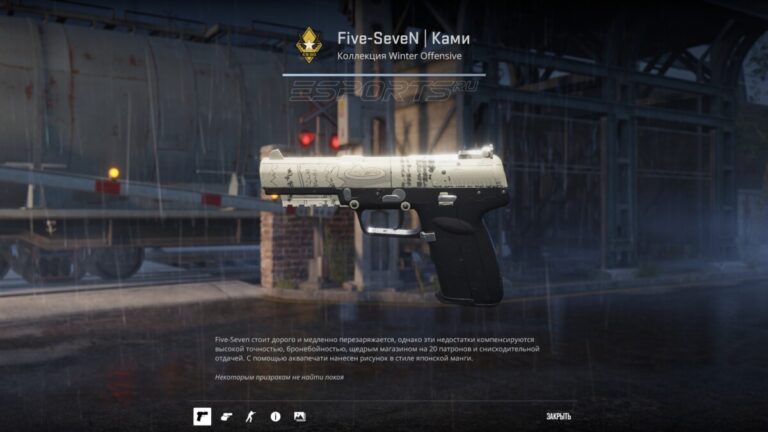Open the item info icon
The height and width of the screenshot is (432, 768).
[x=275, y=415]
